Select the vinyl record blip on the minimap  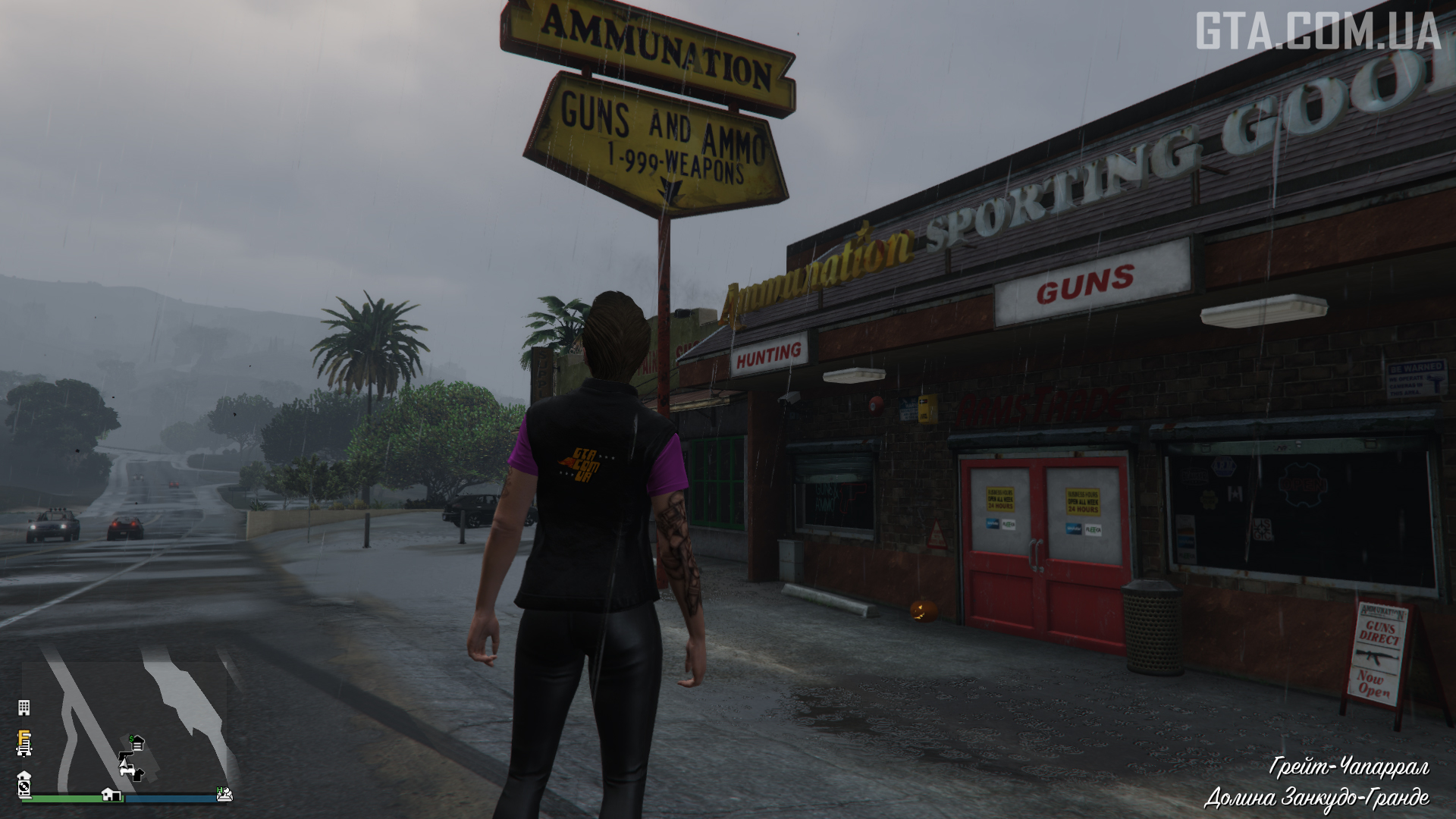coord(24,785)
